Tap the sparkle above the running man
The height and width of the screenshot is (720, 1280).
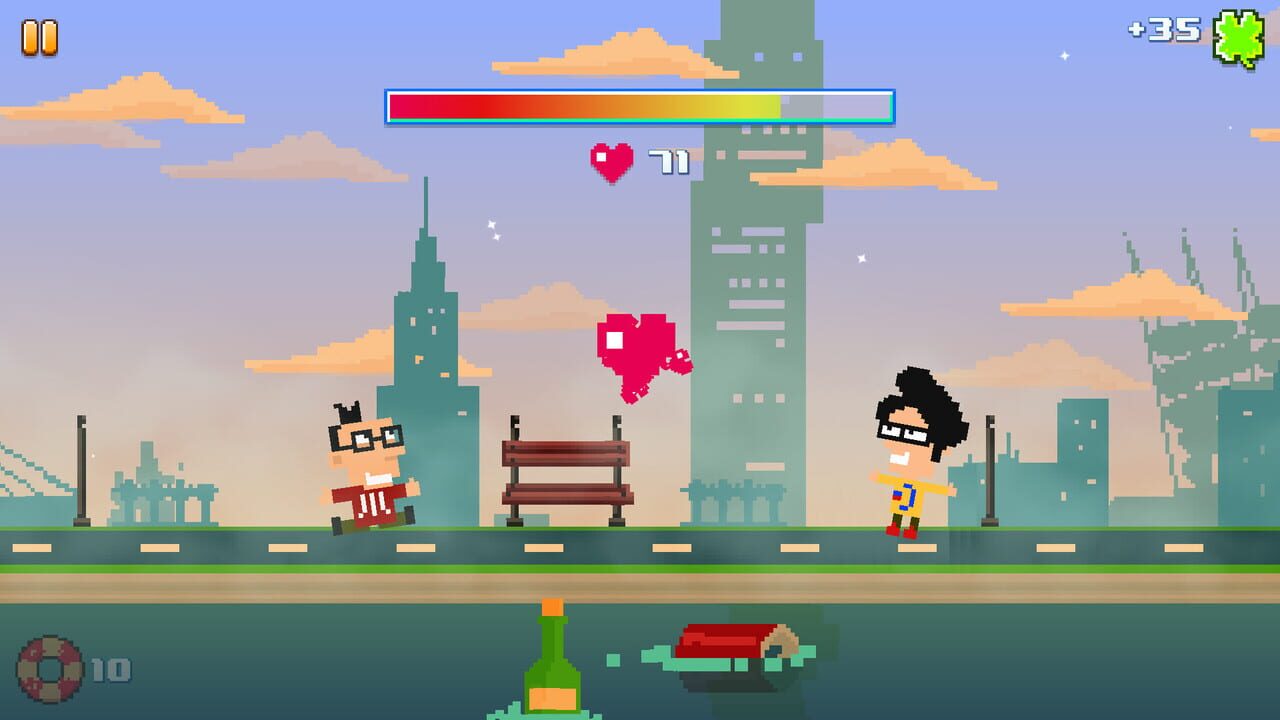pos(490,230)
